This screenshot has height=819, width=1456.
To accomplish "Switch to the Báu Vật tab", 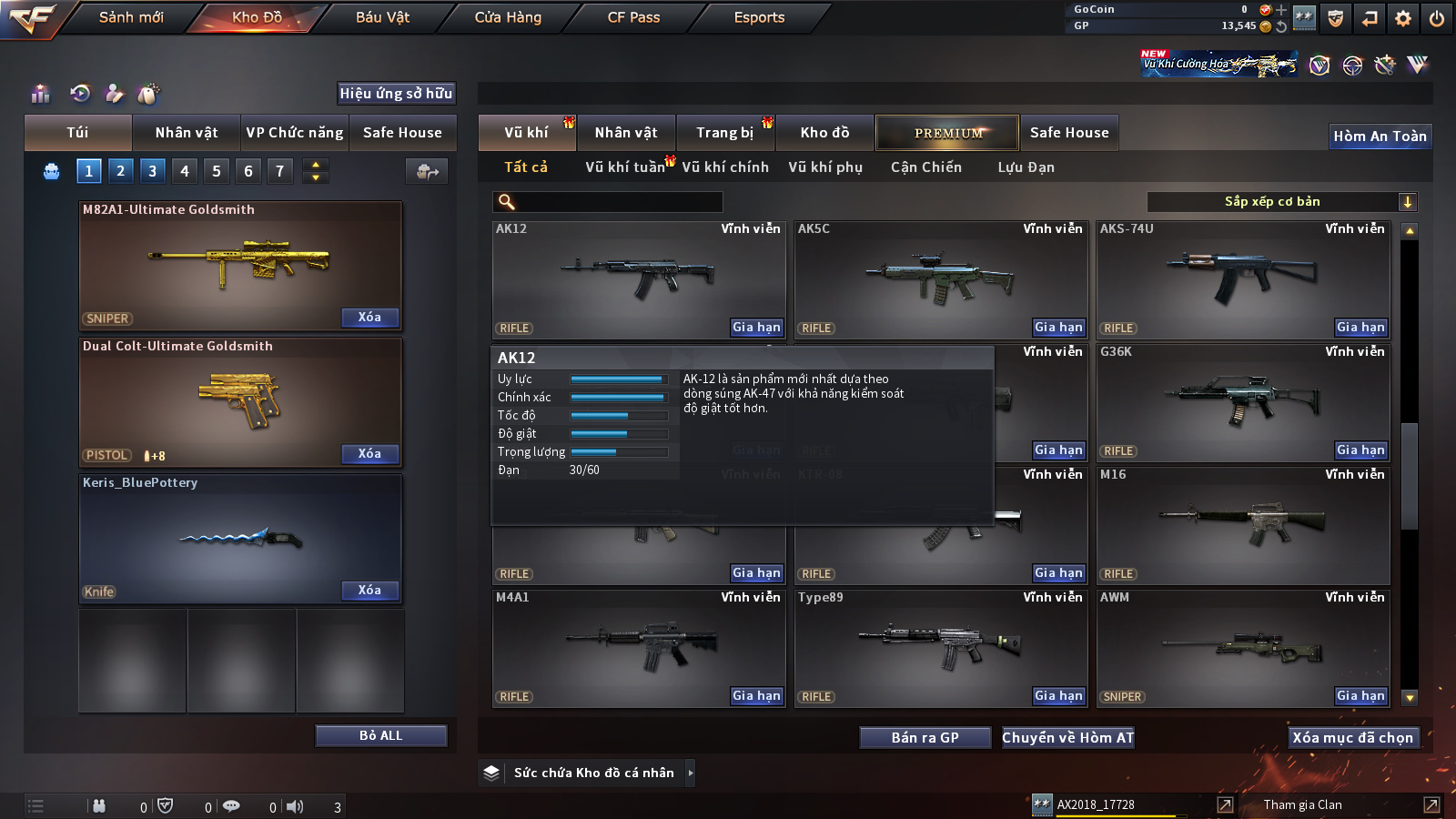I will [x=382, y=17].
